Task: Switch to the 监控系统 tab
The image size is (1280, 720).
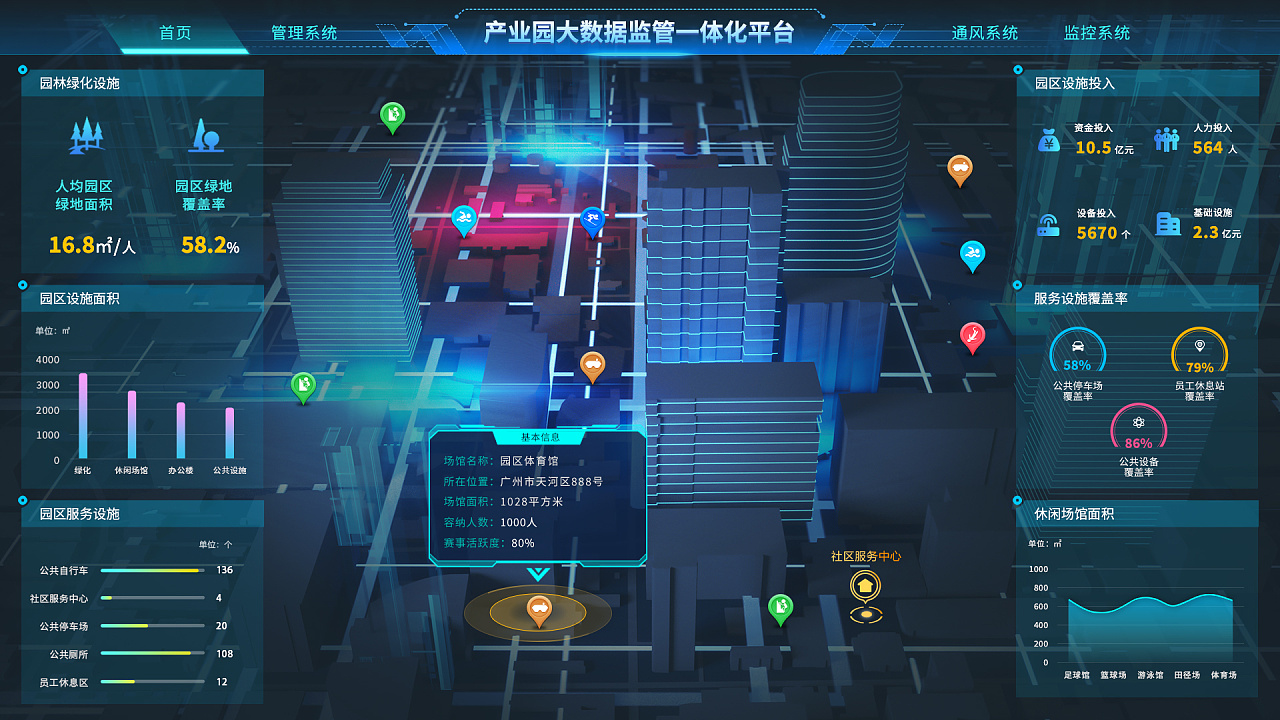Action: 1096,32
